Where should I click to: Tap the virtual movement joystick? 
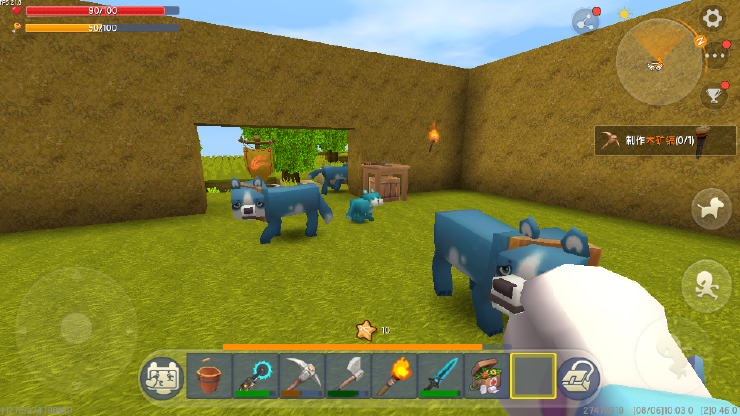point(76,326)
